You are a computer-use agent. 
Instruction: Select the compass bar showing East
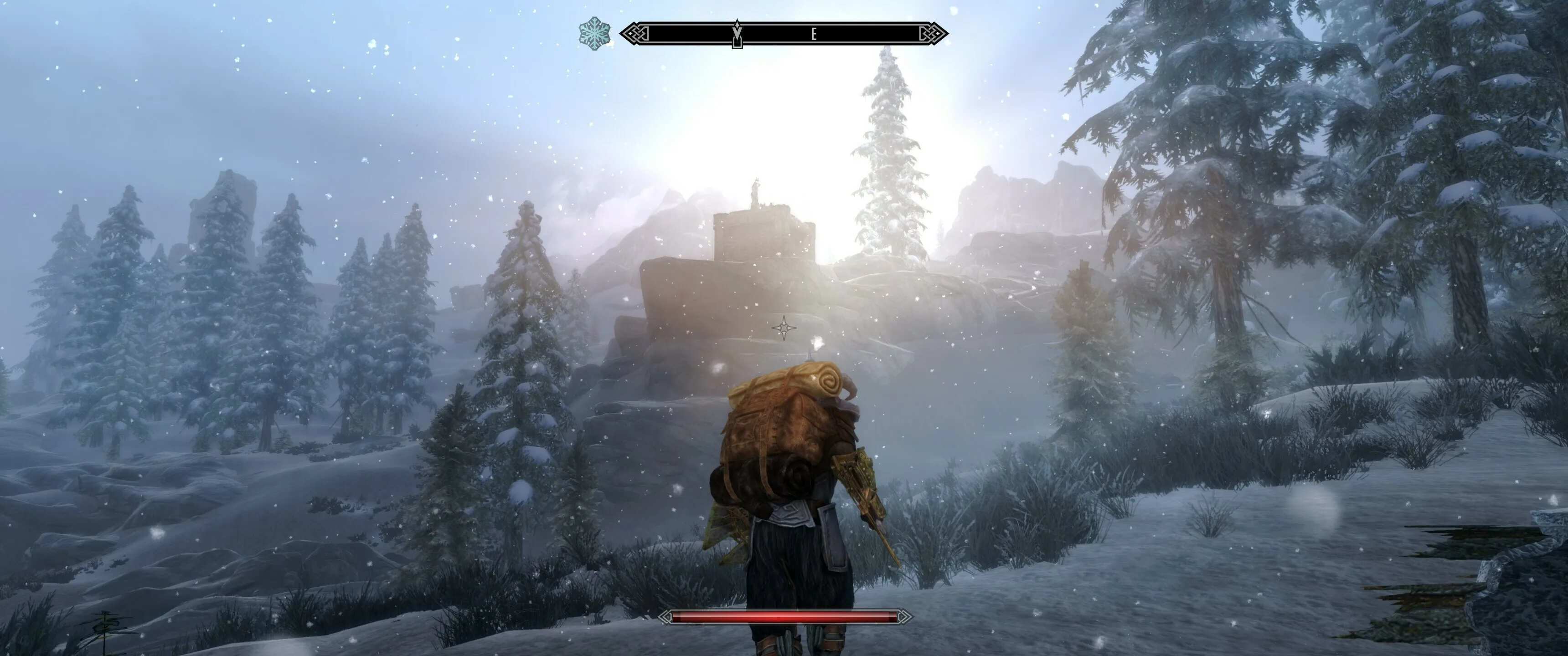784,34
